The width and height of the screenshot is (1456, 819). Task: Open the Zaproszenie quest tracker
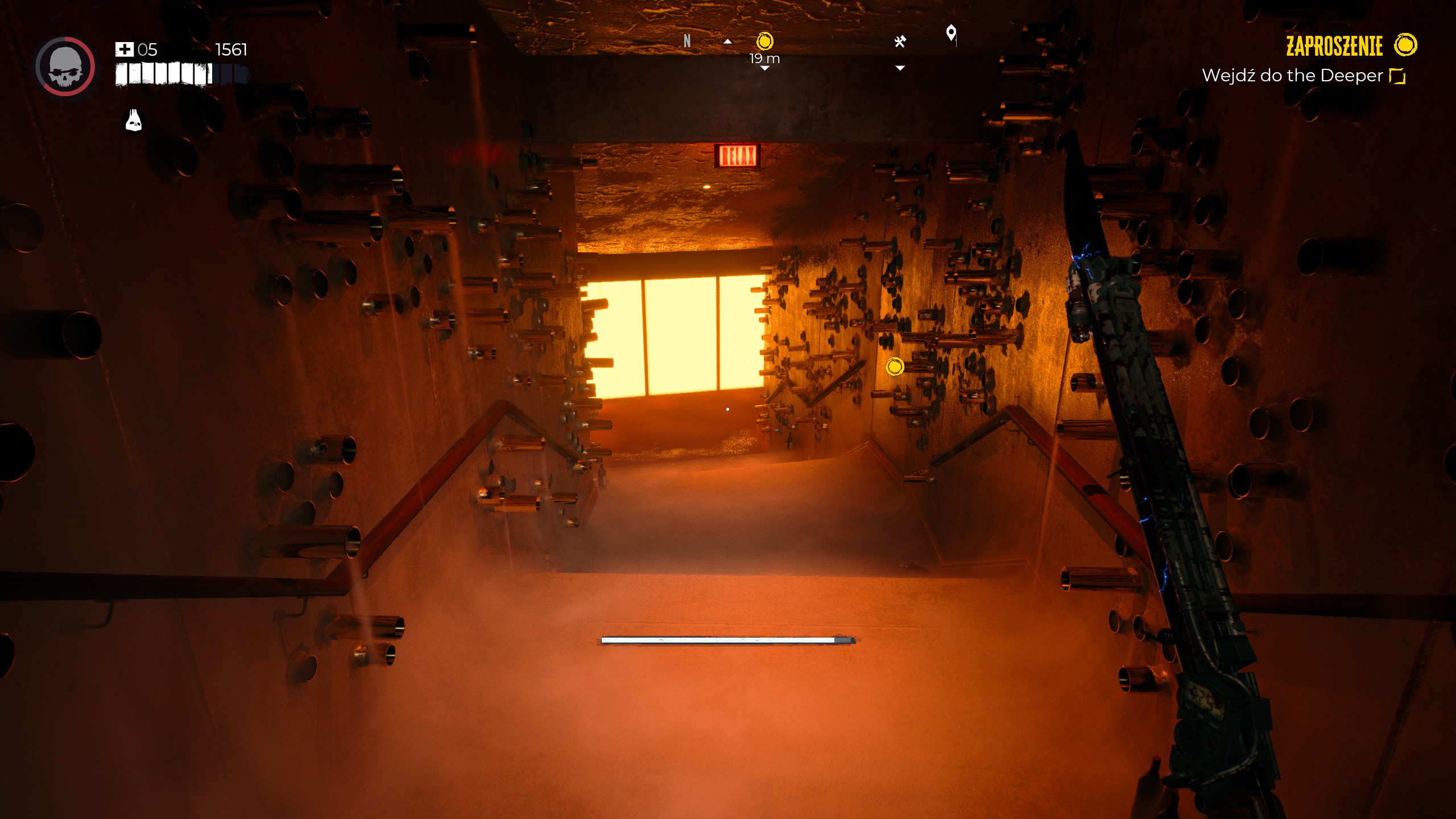tap(1334, 46)
